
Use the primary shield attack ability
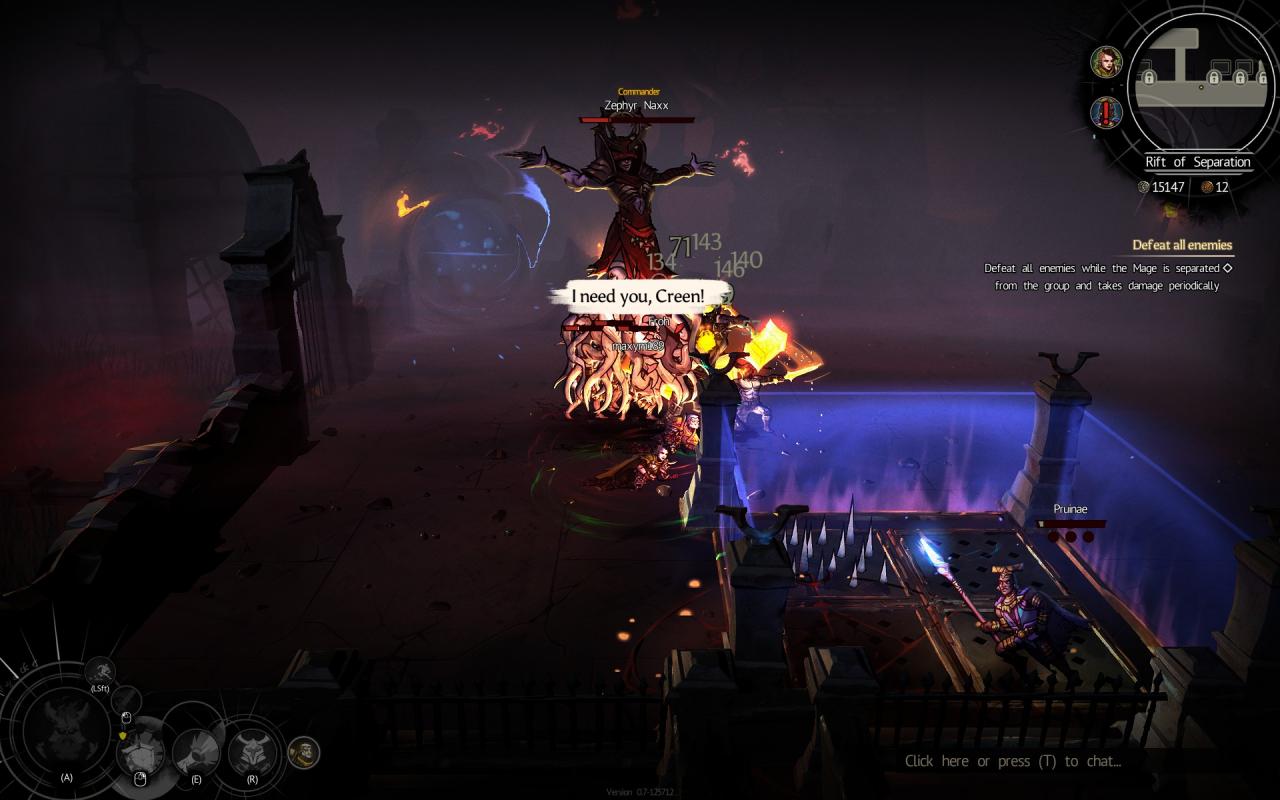140,753
